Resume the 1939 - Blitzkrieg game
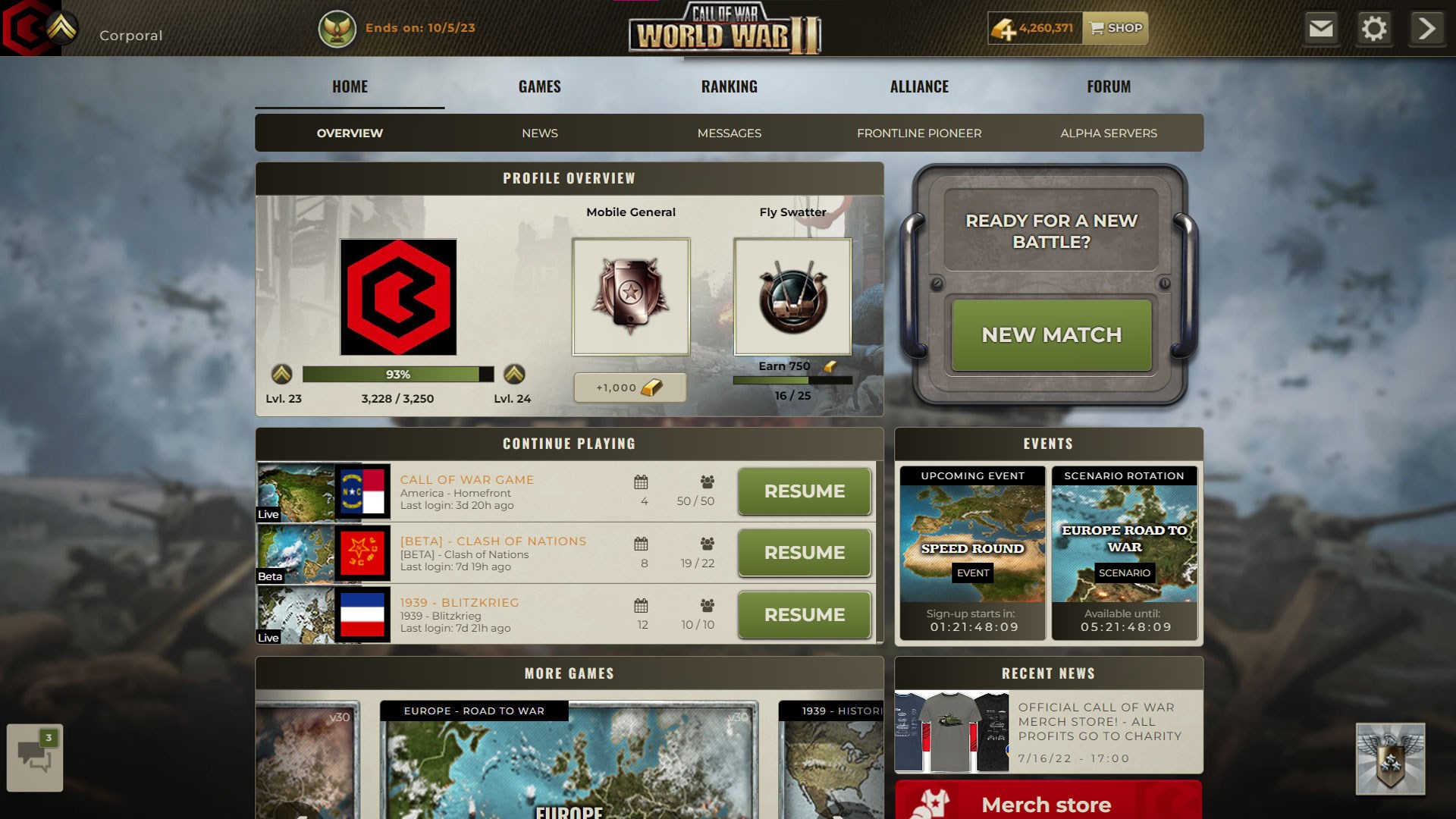 [x=803, y=615]
